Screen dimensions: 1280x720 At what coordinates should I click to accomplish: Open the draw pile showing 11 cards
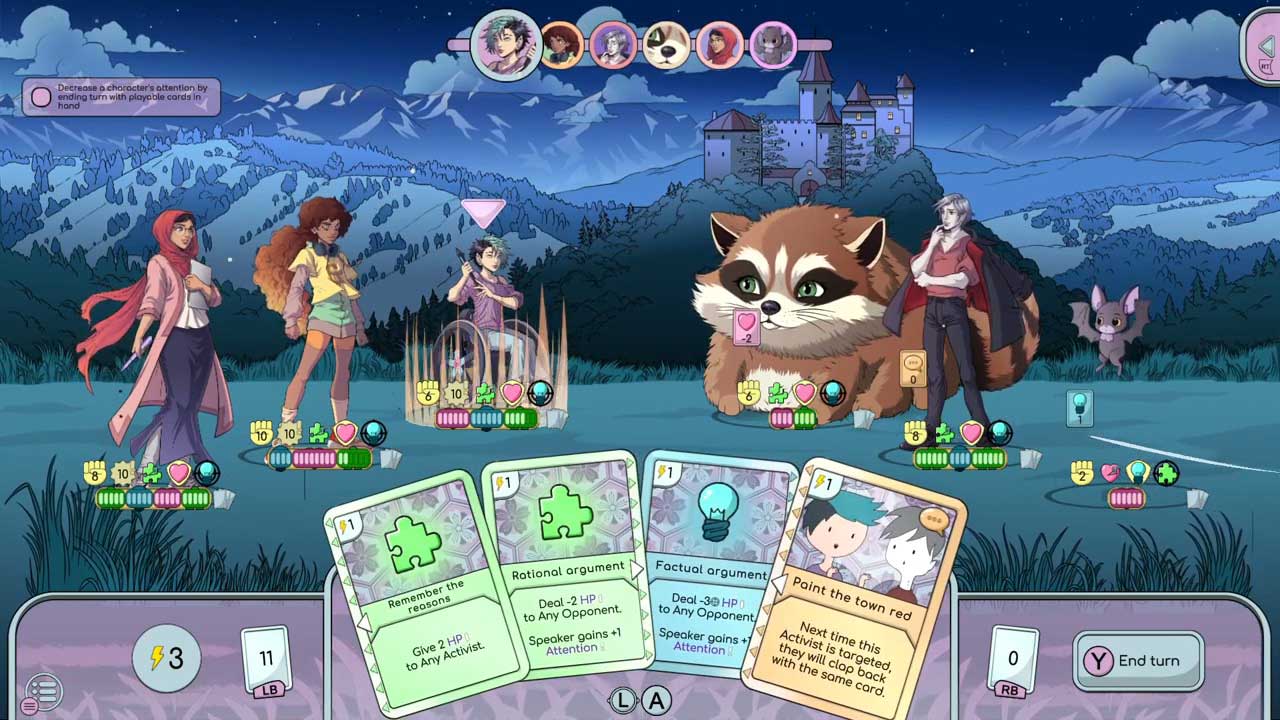click(266, 660)
